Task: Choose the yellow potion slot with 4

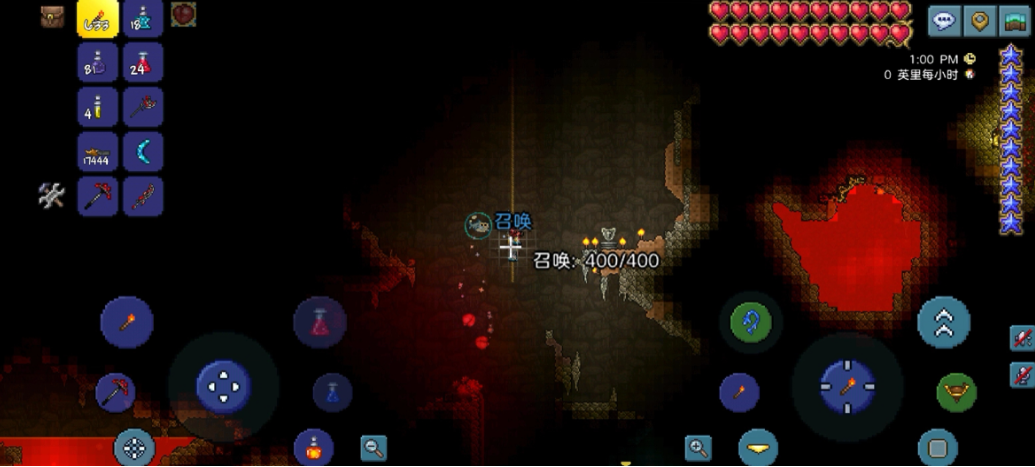Action: (x=98, y=107)
